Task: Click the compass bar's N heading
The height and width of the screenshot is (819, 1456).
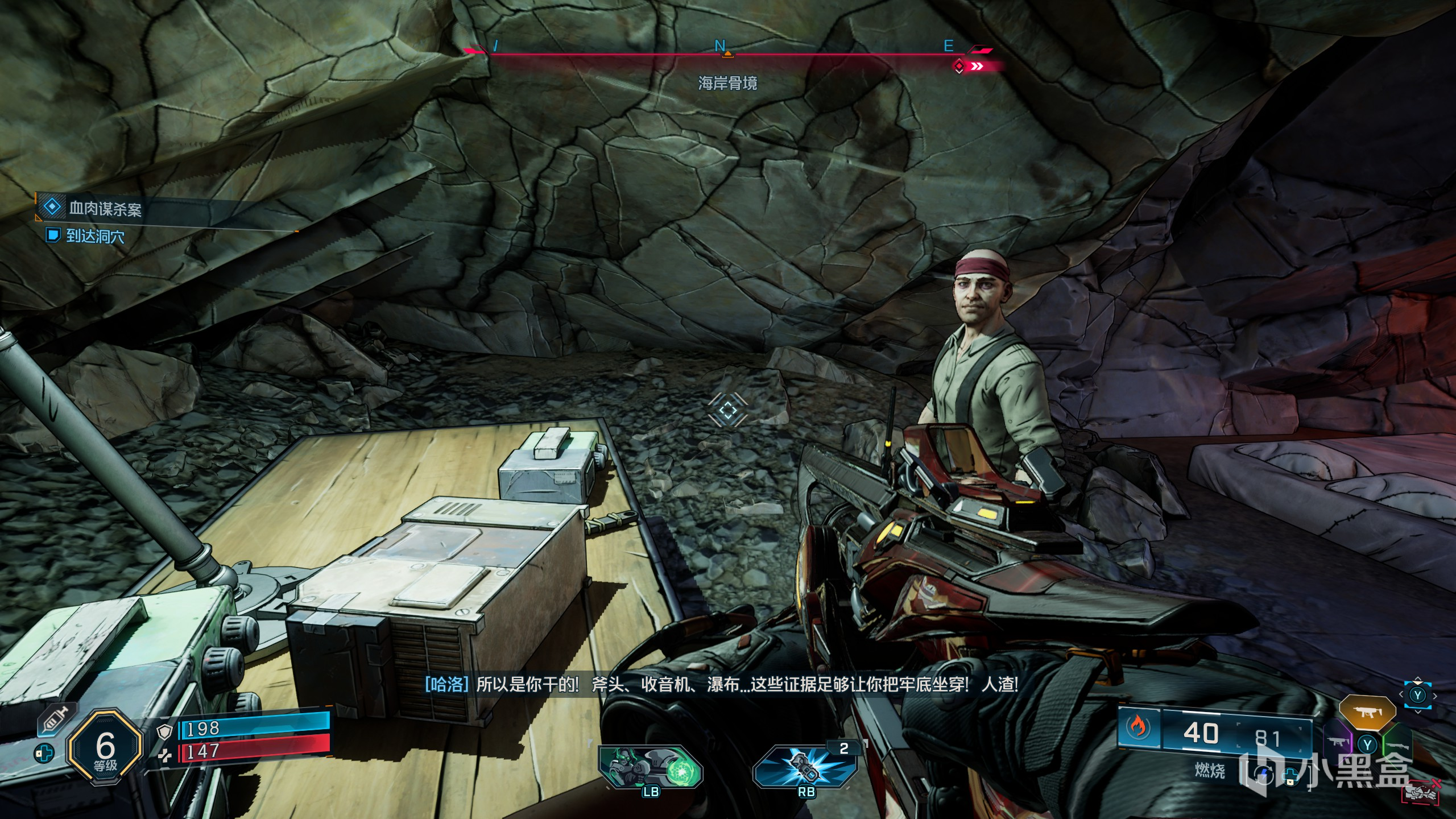Action: pyautogui.click(x=720, y=46)
